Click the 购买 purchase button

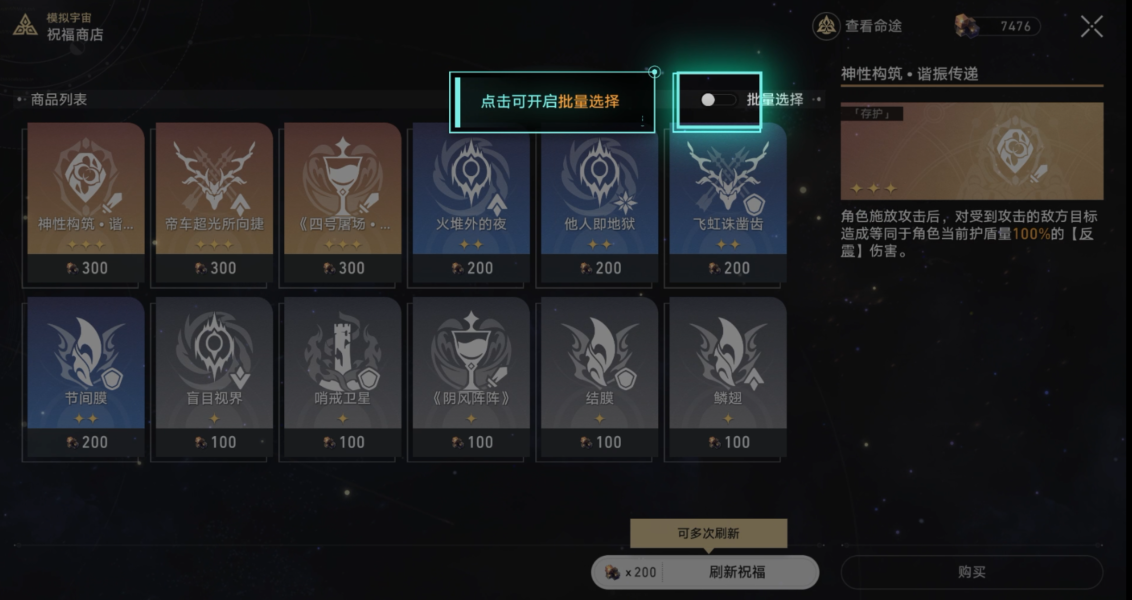(971, 572)
